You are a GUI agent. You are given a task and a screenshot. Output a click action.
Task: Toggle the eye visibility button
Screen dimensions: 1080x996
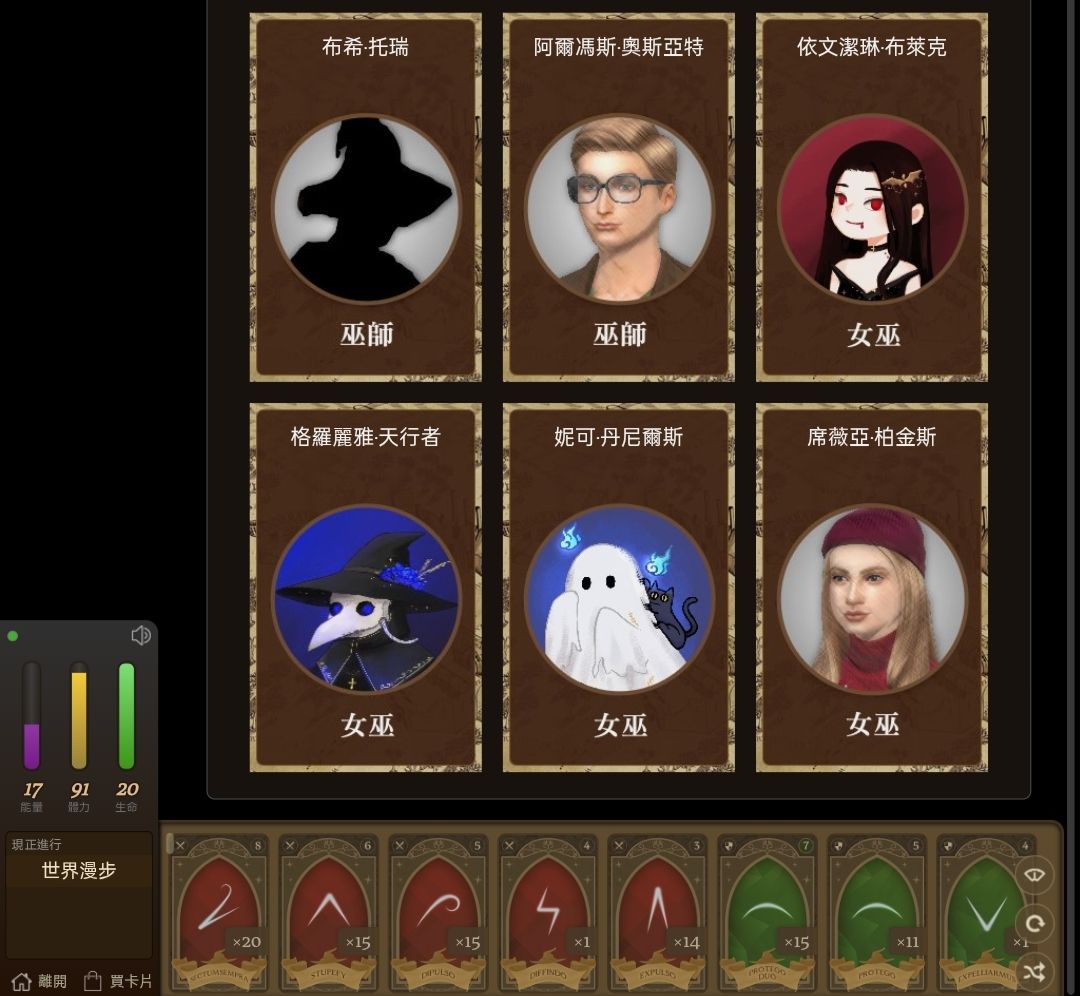click(x=1034, y=876)
